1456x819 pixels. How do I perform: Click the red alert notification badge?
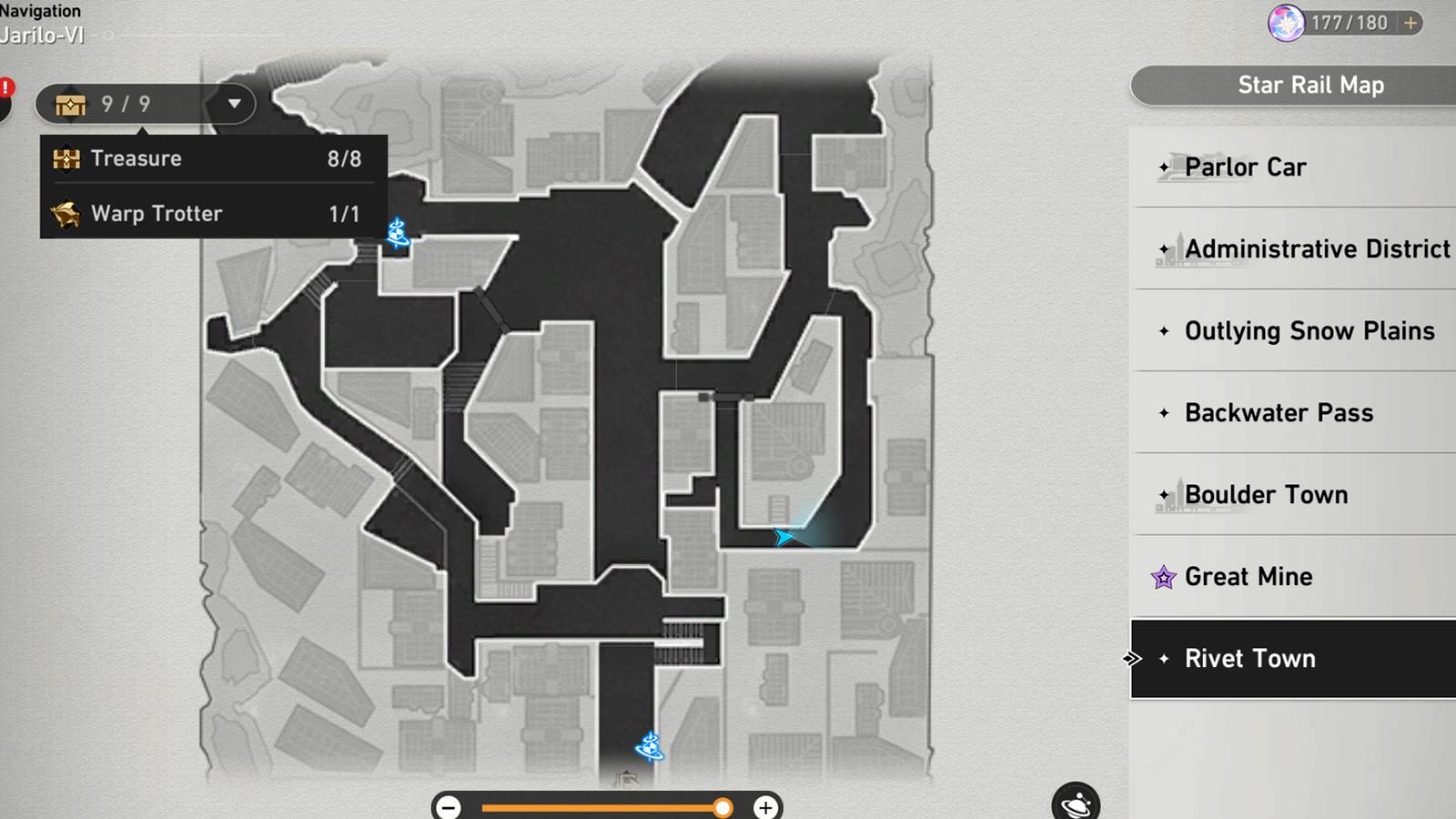click(x=5, y=87)
